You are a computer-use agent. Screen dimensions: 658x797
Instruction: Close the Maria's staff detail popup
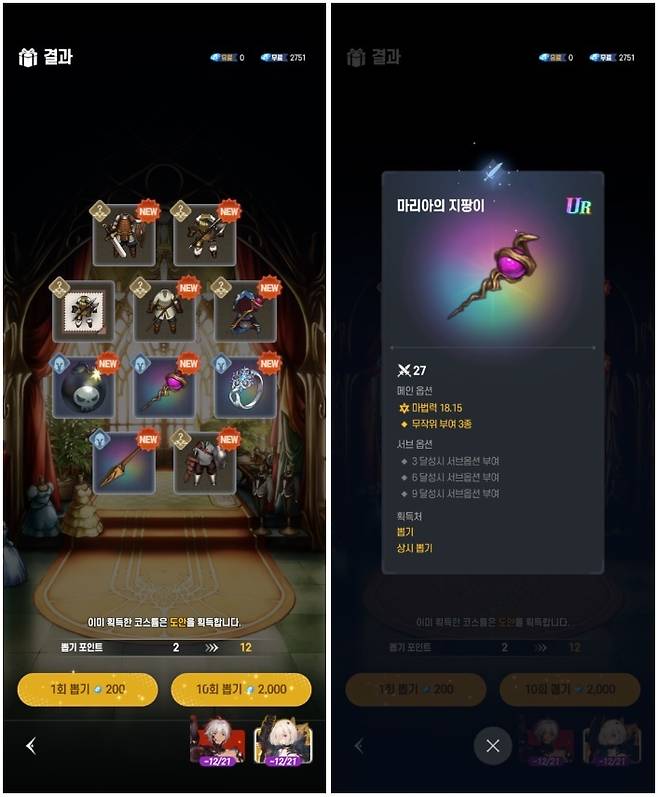[492, 745]
